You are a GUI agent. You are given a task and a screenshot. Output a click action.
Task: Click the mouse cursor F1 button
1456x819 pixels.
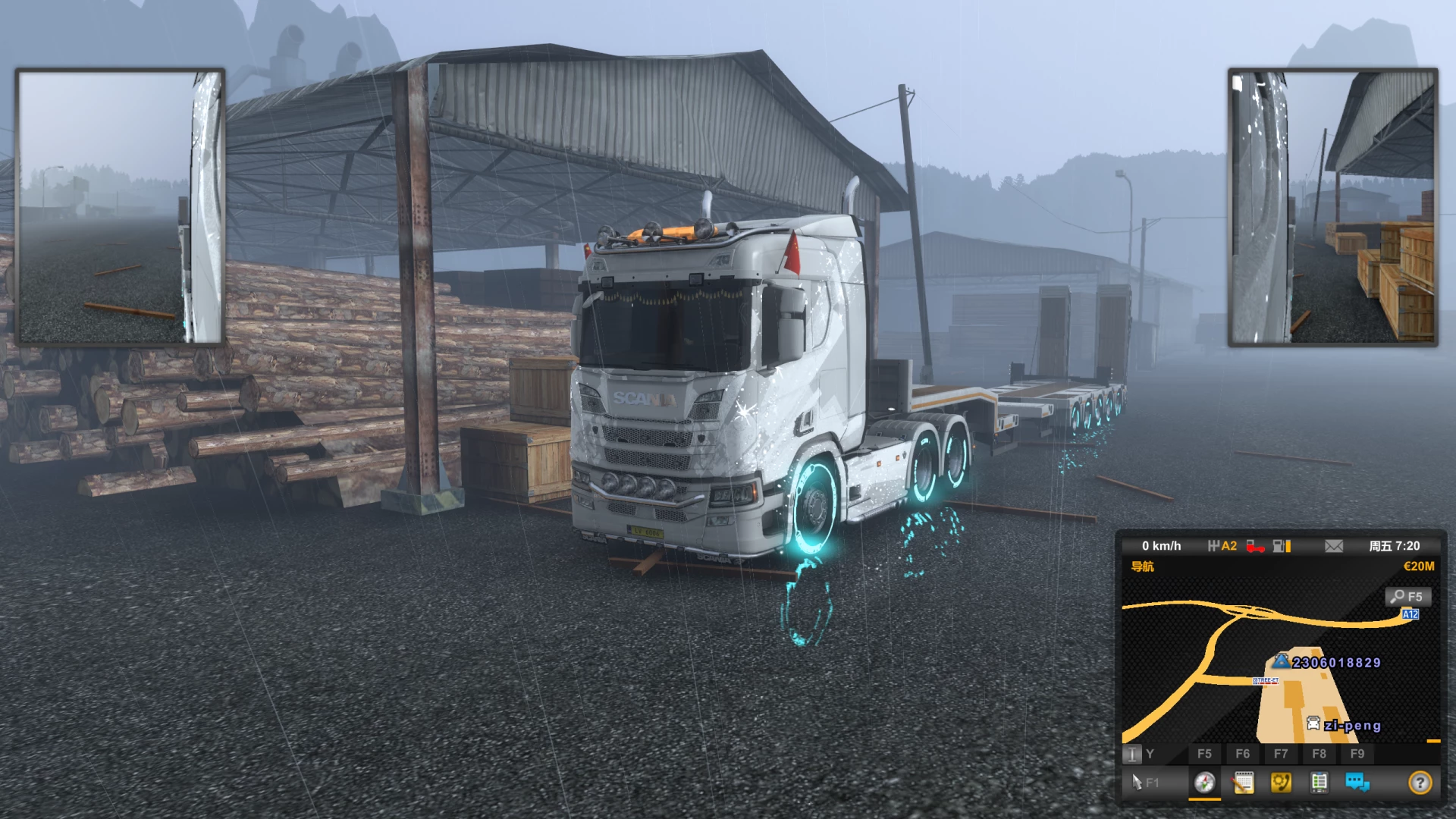(1144, 782)
